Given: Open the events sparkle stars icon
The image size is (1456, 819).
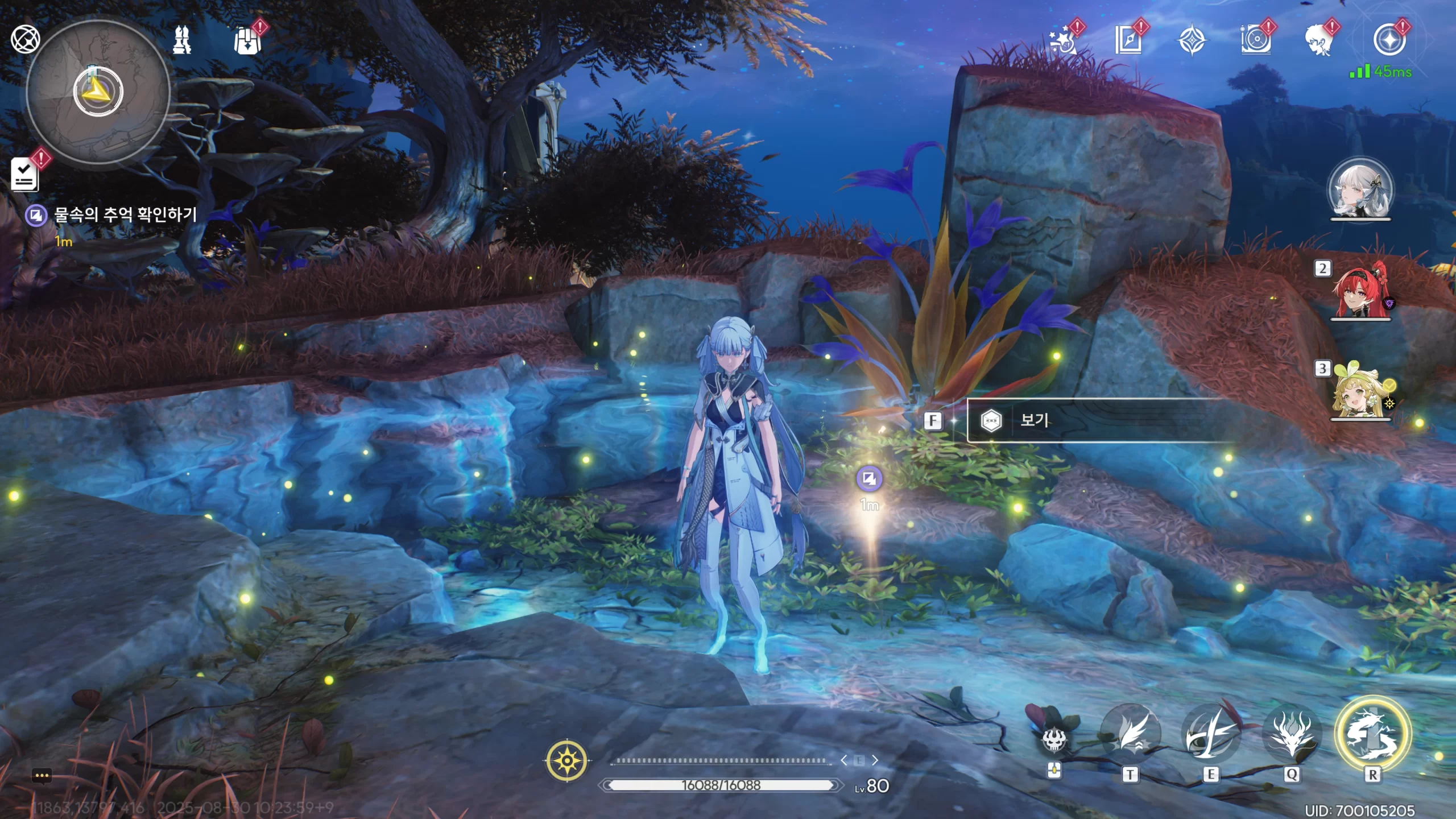Looking at the screenshot, I should [1062, 41].
